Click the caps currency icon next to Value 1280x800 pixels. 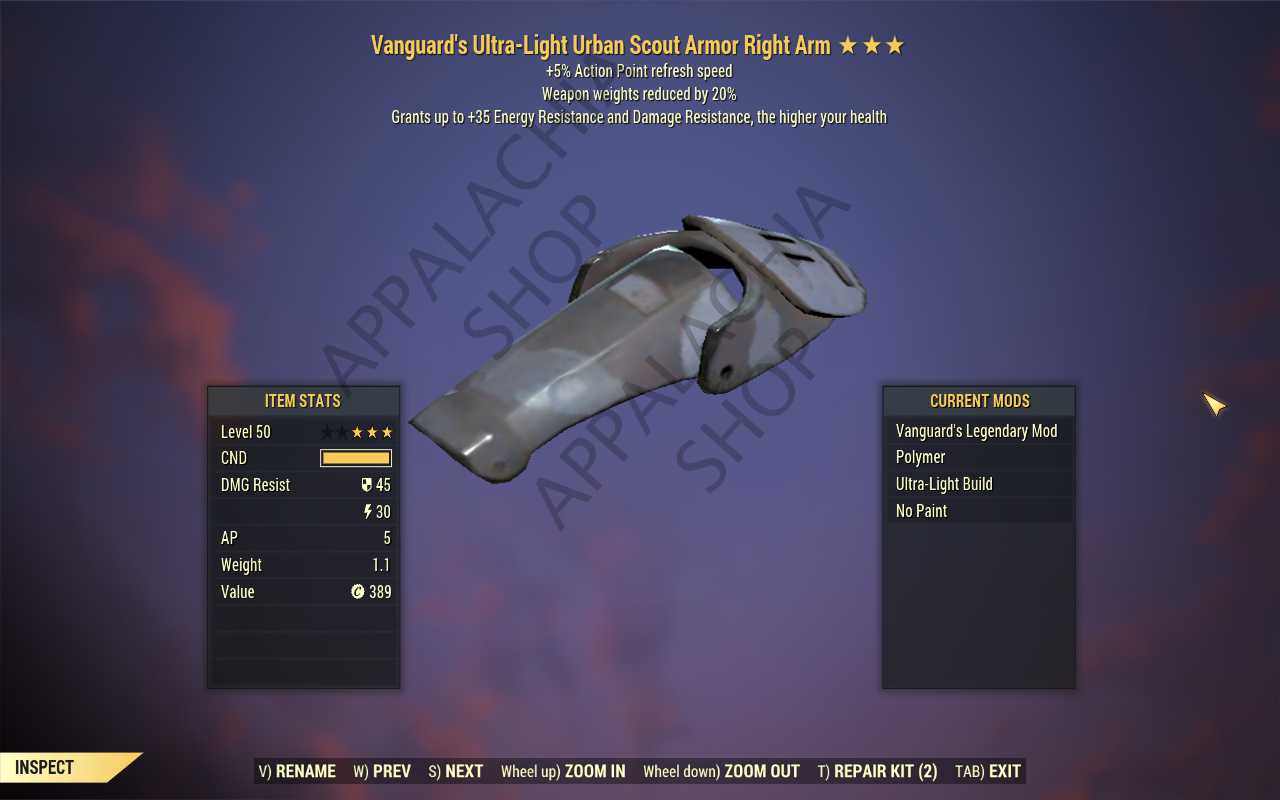point(358,591)
